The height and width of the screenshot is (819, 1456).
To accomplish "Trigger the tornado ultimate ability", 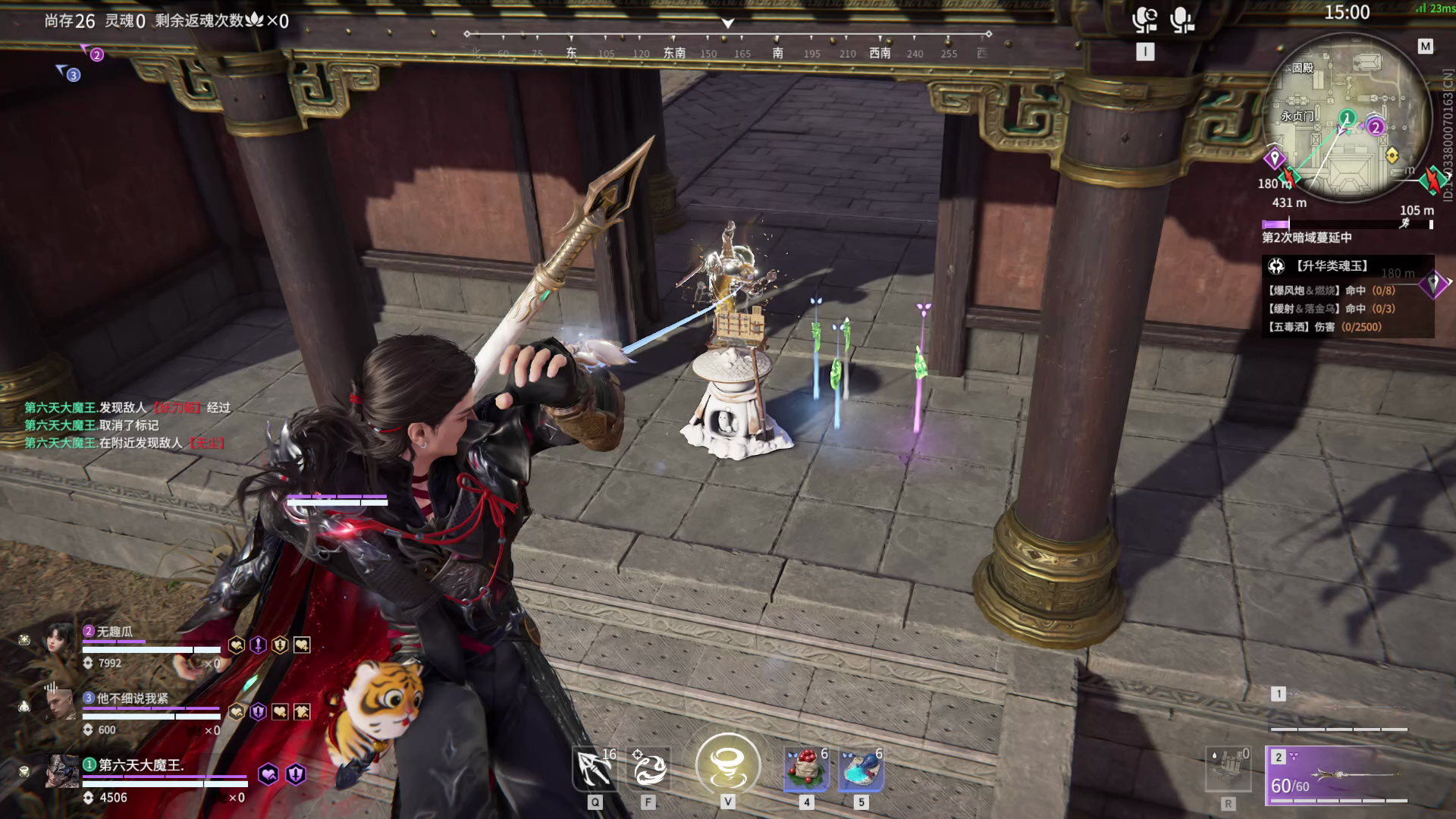I will [x=728, y=765].
